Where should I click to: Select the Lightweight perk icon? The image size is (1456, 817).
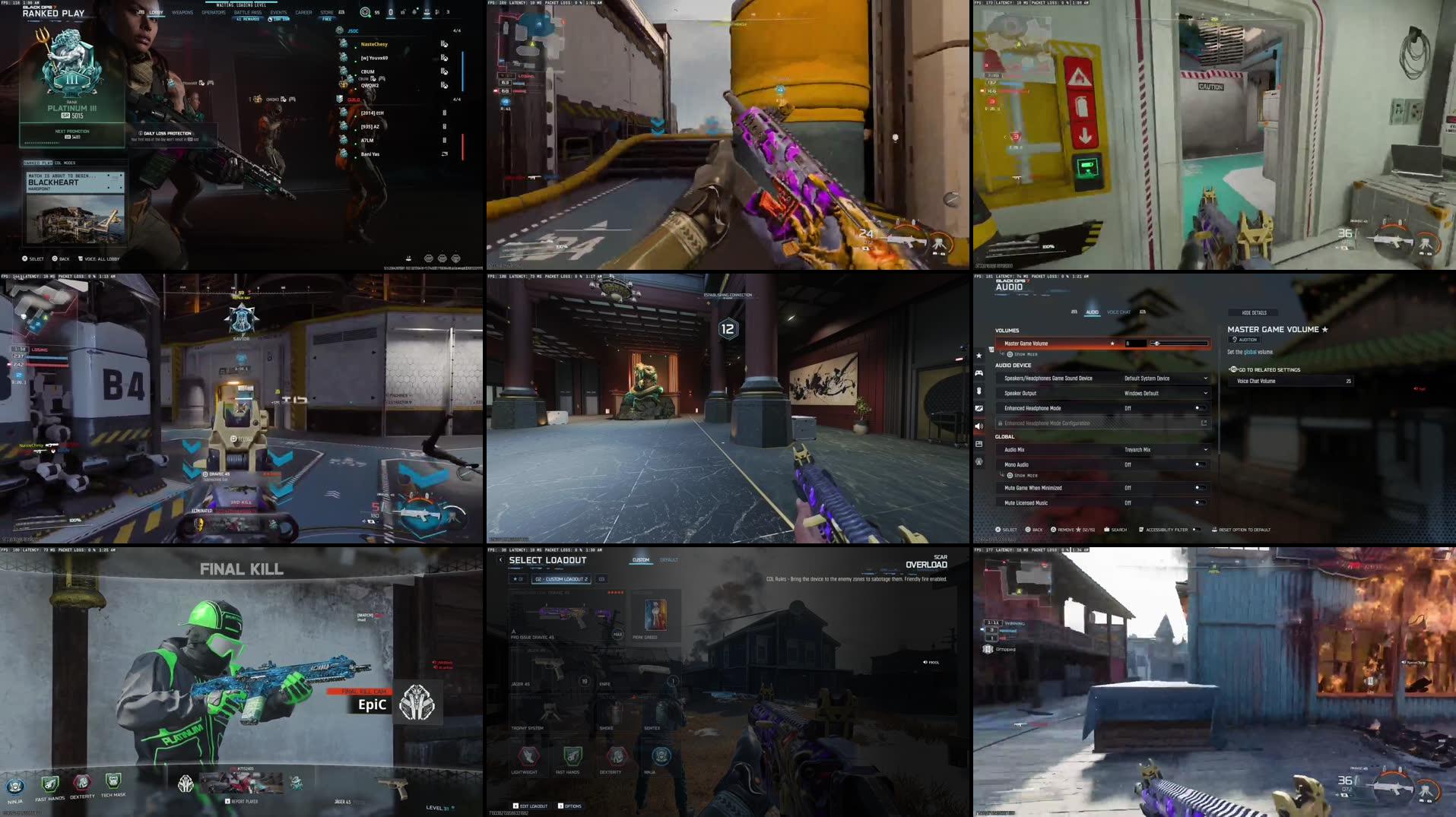click(530, 756)
